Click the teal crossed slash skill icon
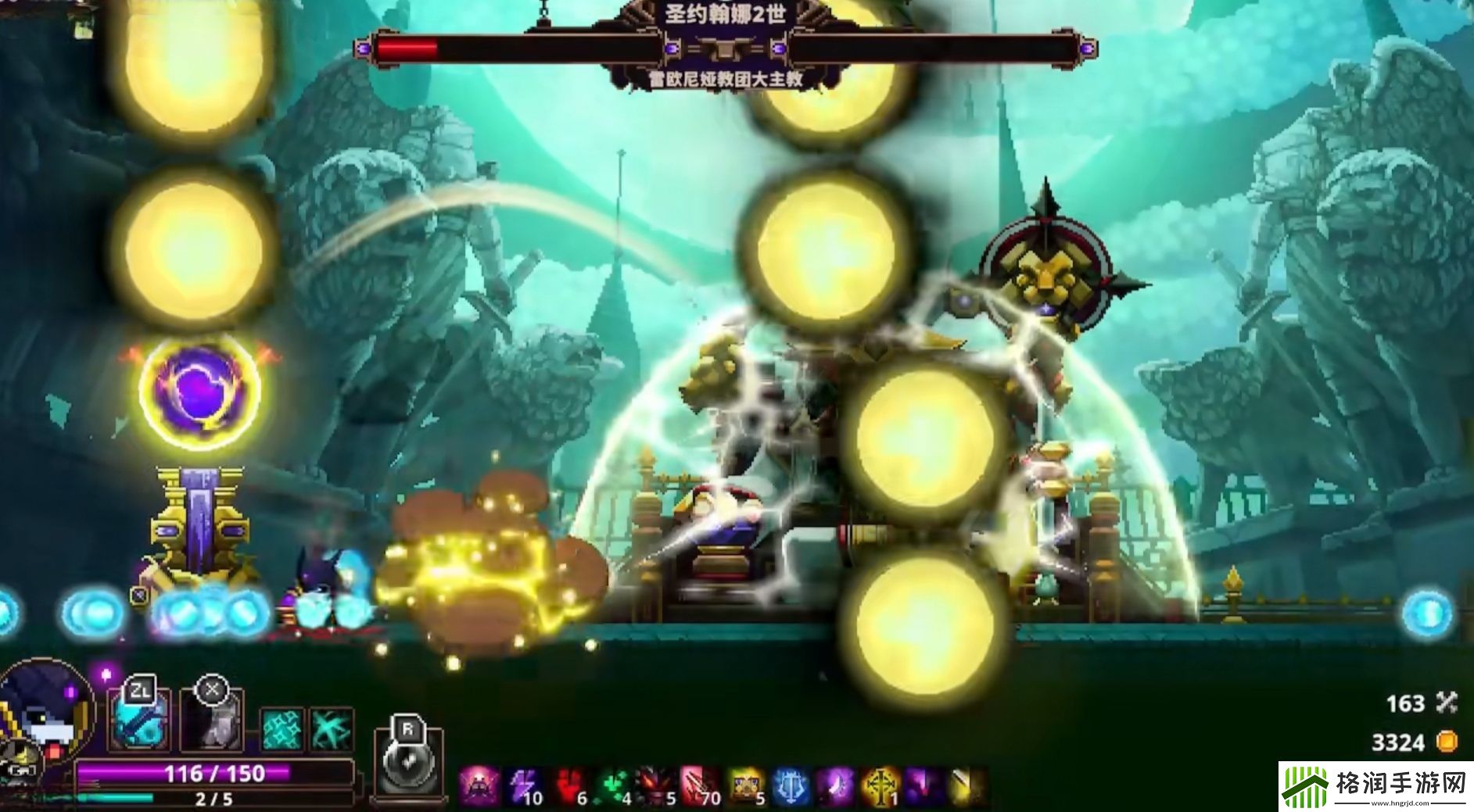The width and height of the screenshot is (1474, 812). (332, 730)
